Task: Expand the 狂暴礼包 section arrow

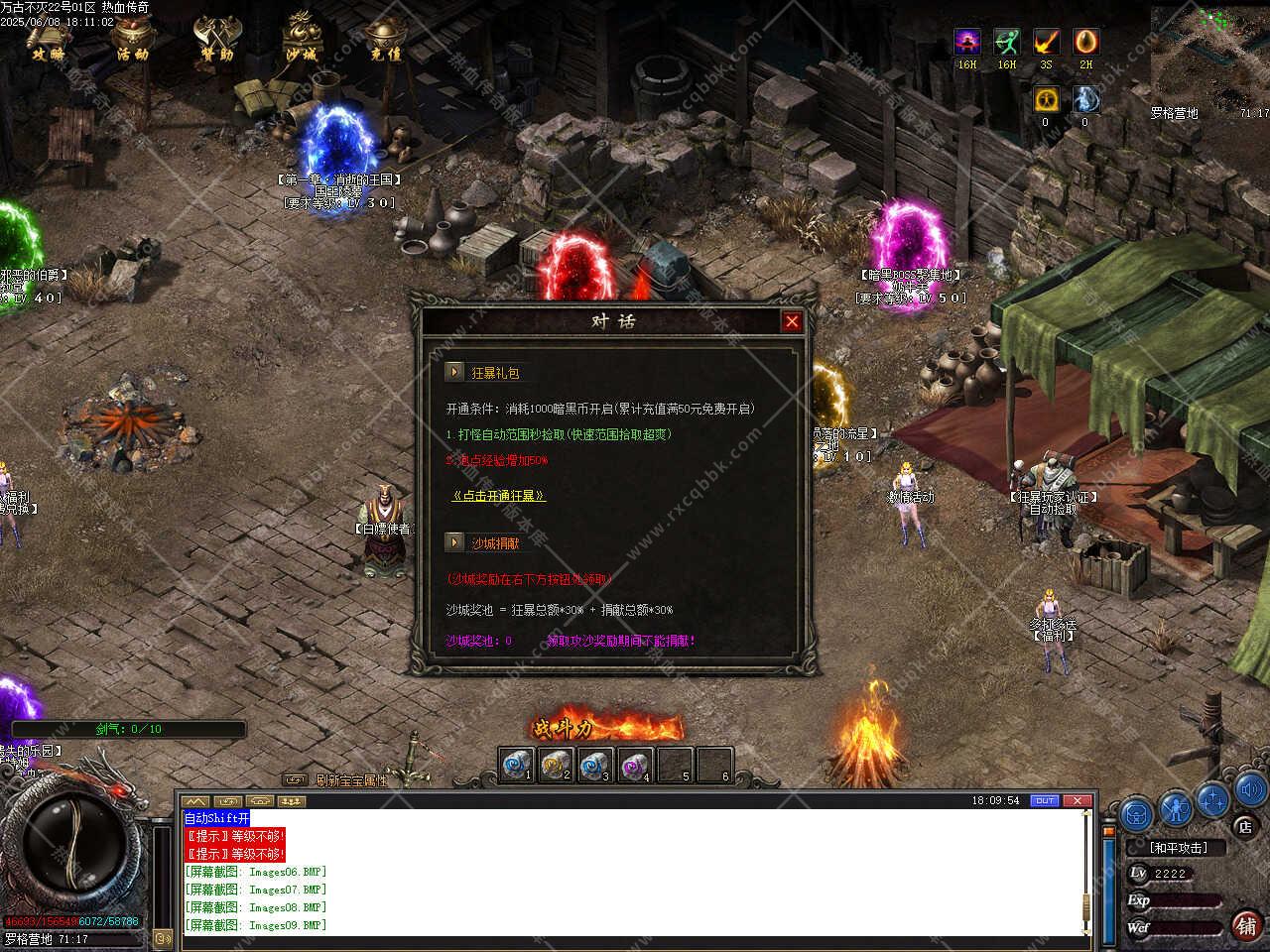Action: click(x=454, y=372)
